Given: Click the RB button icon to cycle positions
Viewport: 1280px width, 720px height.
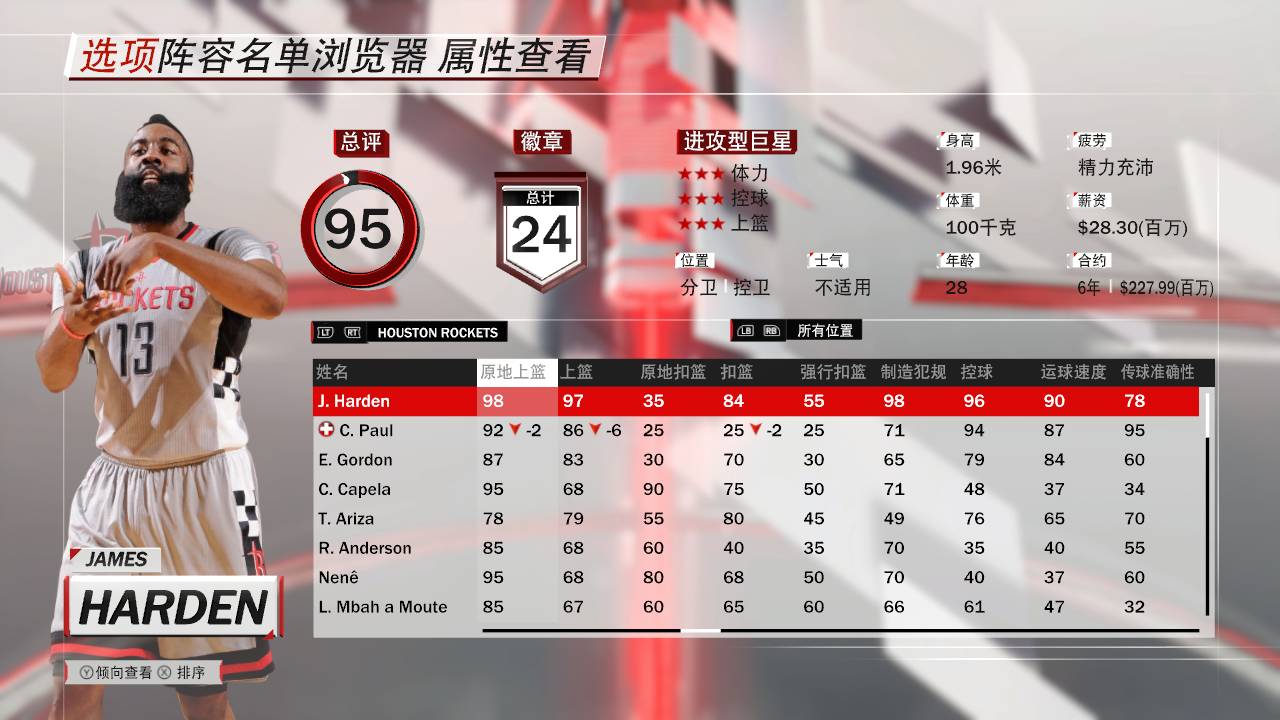Looking at the screenshot, I should coord(772,332).
